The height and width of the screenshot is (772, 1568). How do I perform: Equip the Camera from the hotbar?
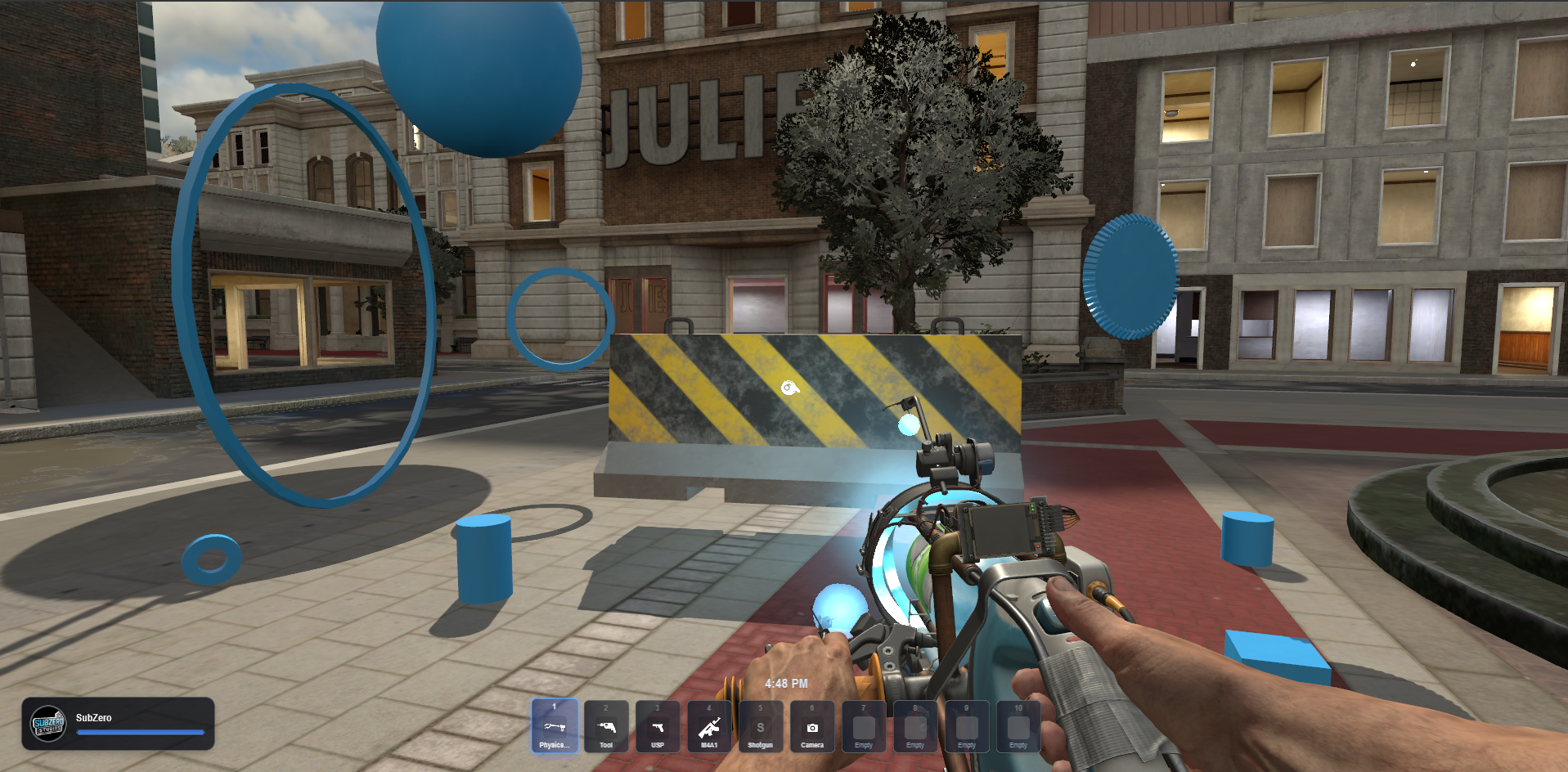[812, 726]
